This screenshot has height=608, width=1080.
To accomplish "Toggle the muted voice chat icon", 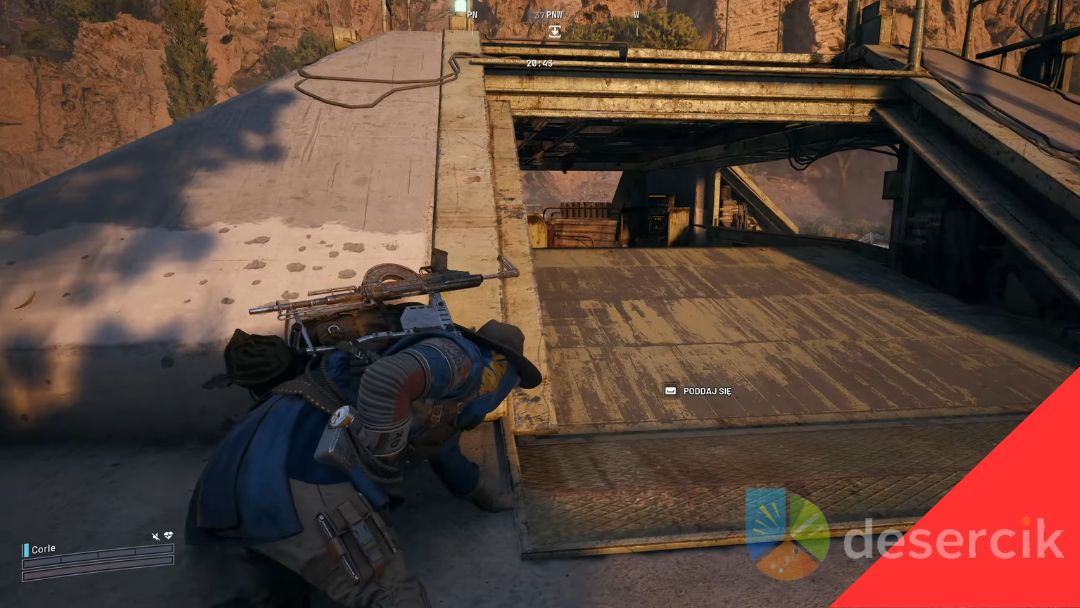I will 155,536.
